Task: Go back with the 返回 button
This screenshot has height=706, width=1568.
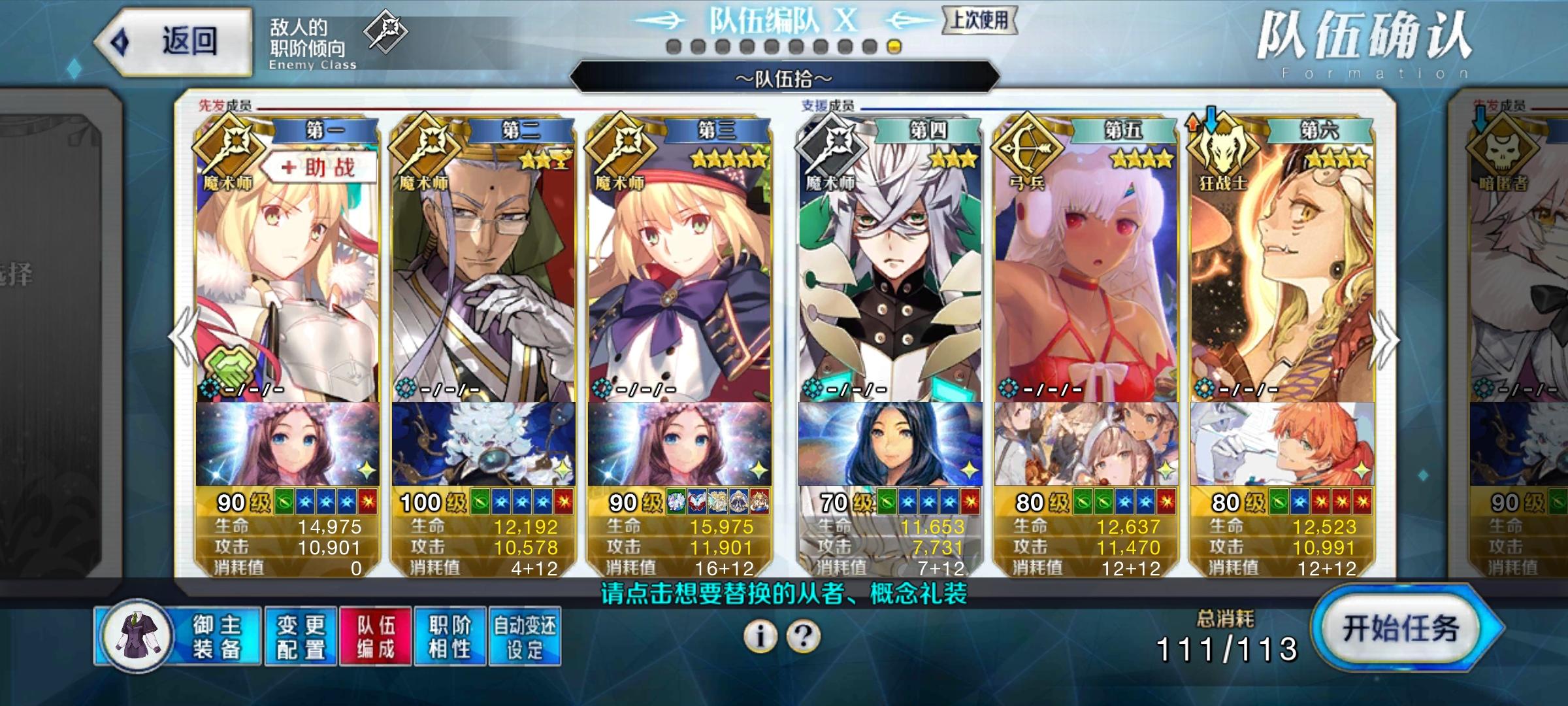Action: [x=174, y=42]
